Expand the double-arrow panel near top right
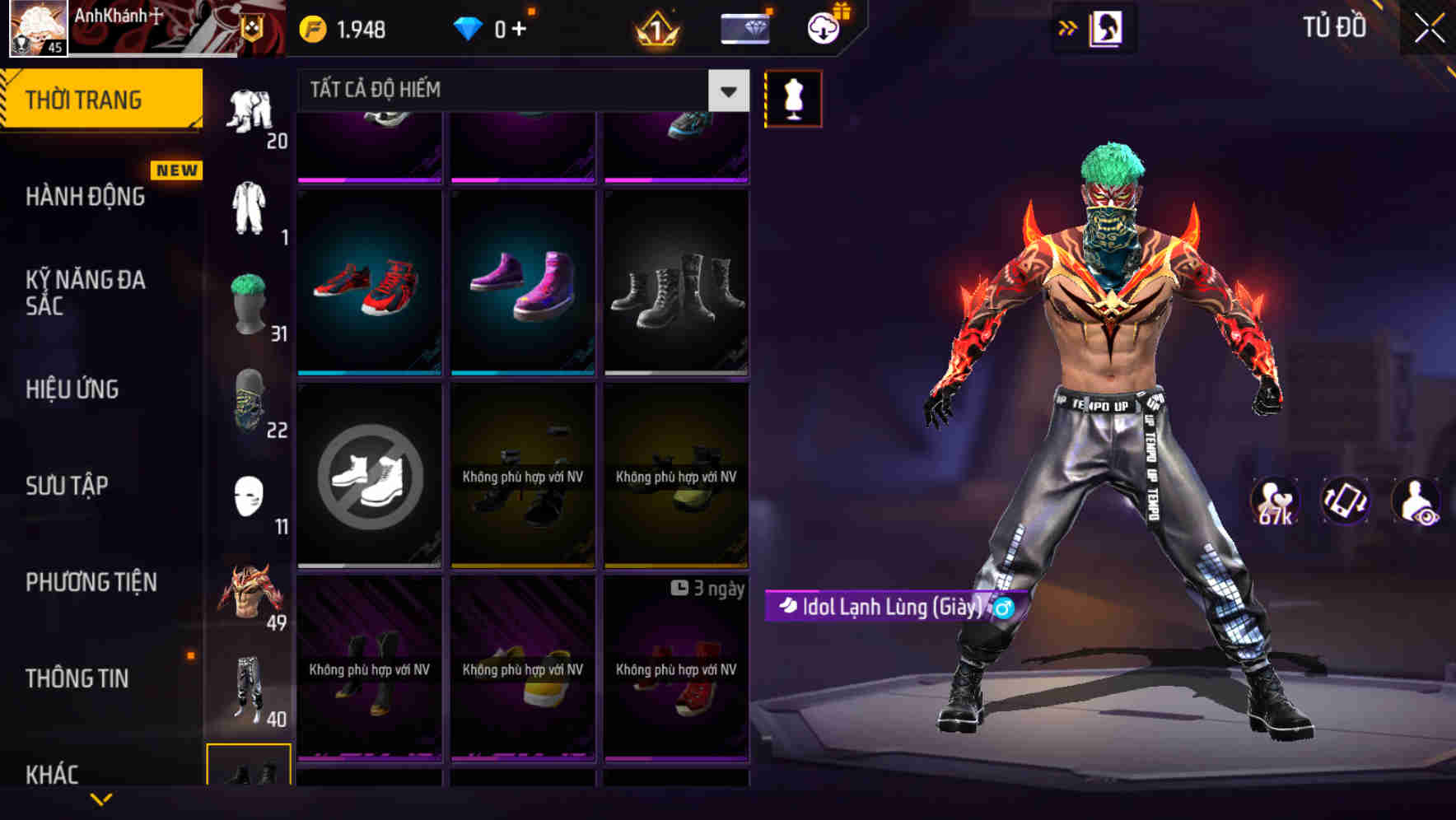1456x820 pixels. coord(1068,27)
